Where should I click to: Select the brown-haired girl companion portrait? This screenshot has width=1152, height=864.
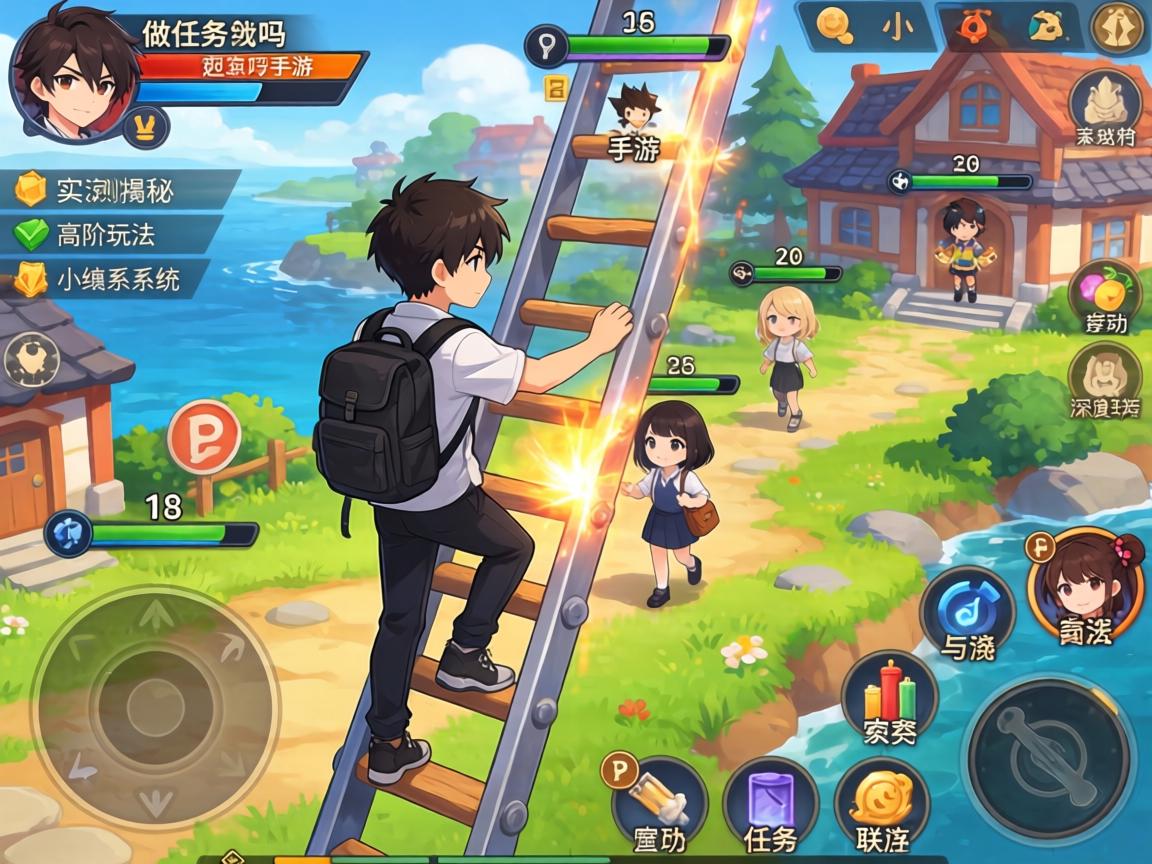point(1085,585)
